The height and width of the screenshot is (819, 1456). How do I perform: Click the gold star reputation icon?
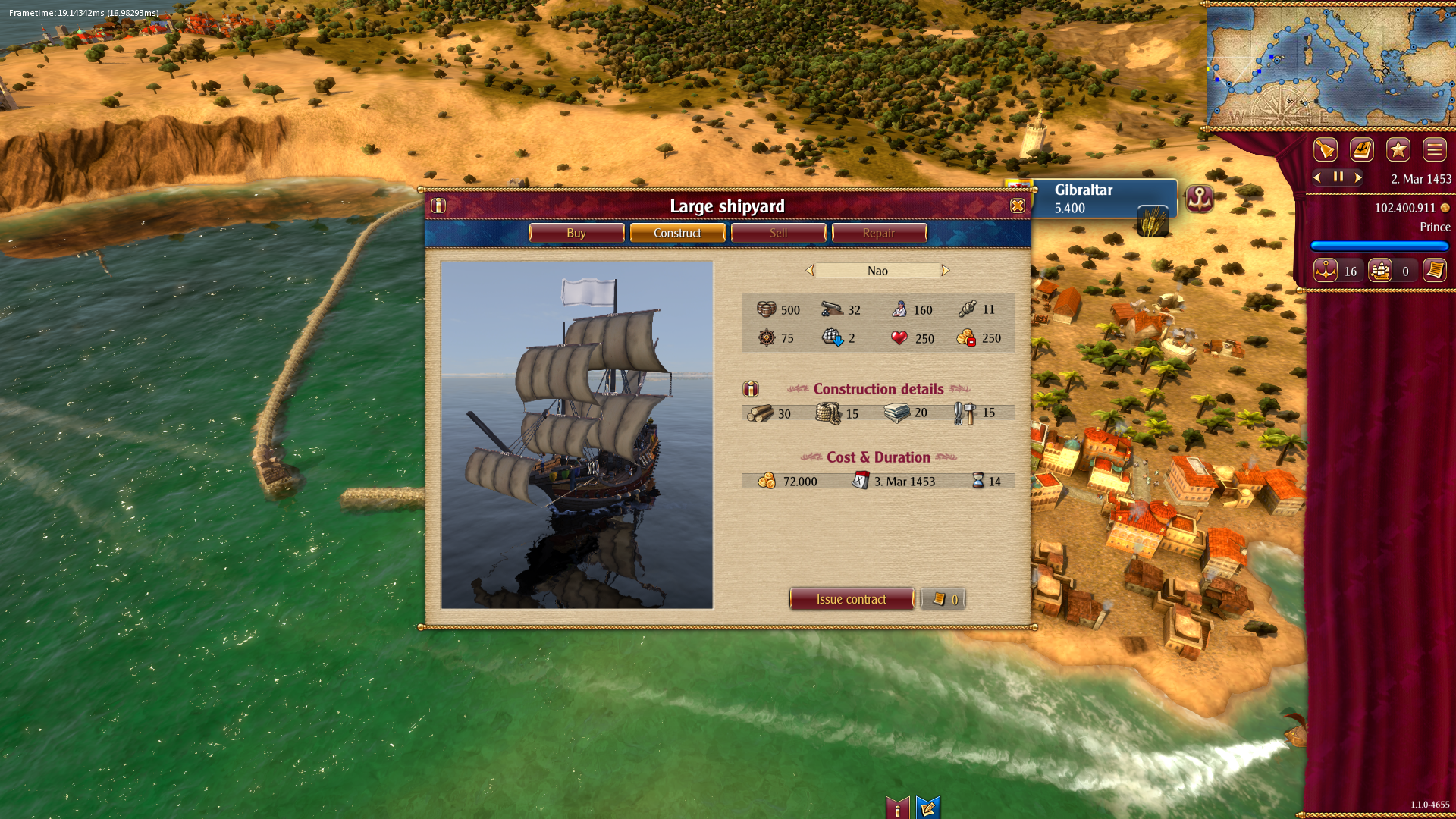click(x=1398, y=149)
